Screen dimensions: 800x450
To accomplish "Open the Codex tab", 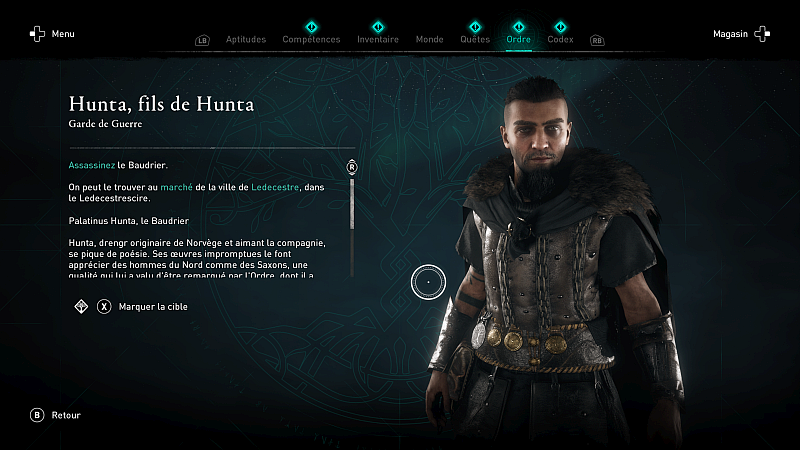I will pyautogui.click(x=561, y=40).
